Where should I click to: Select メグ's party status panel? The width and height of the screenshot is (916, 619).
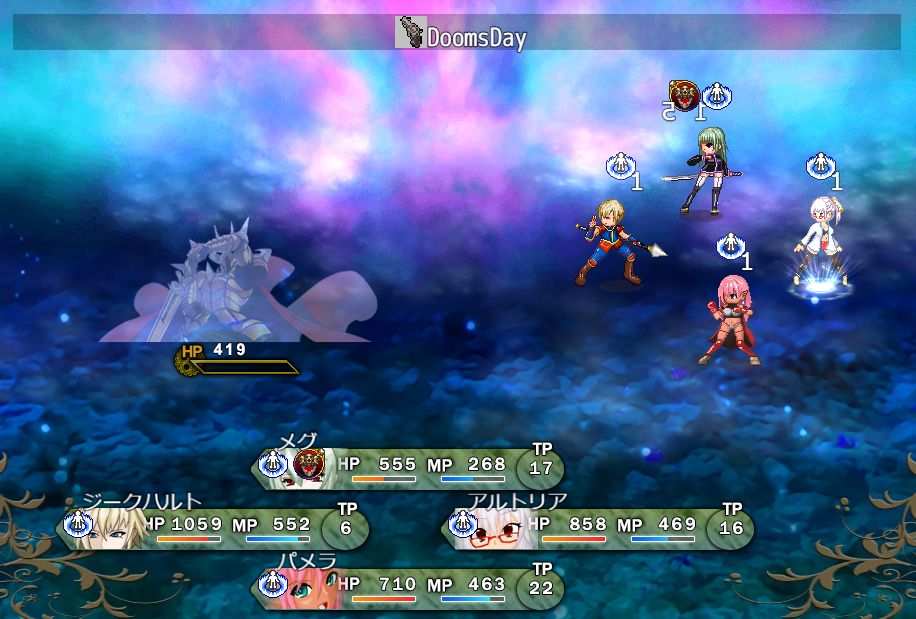[x=408, y=468]
